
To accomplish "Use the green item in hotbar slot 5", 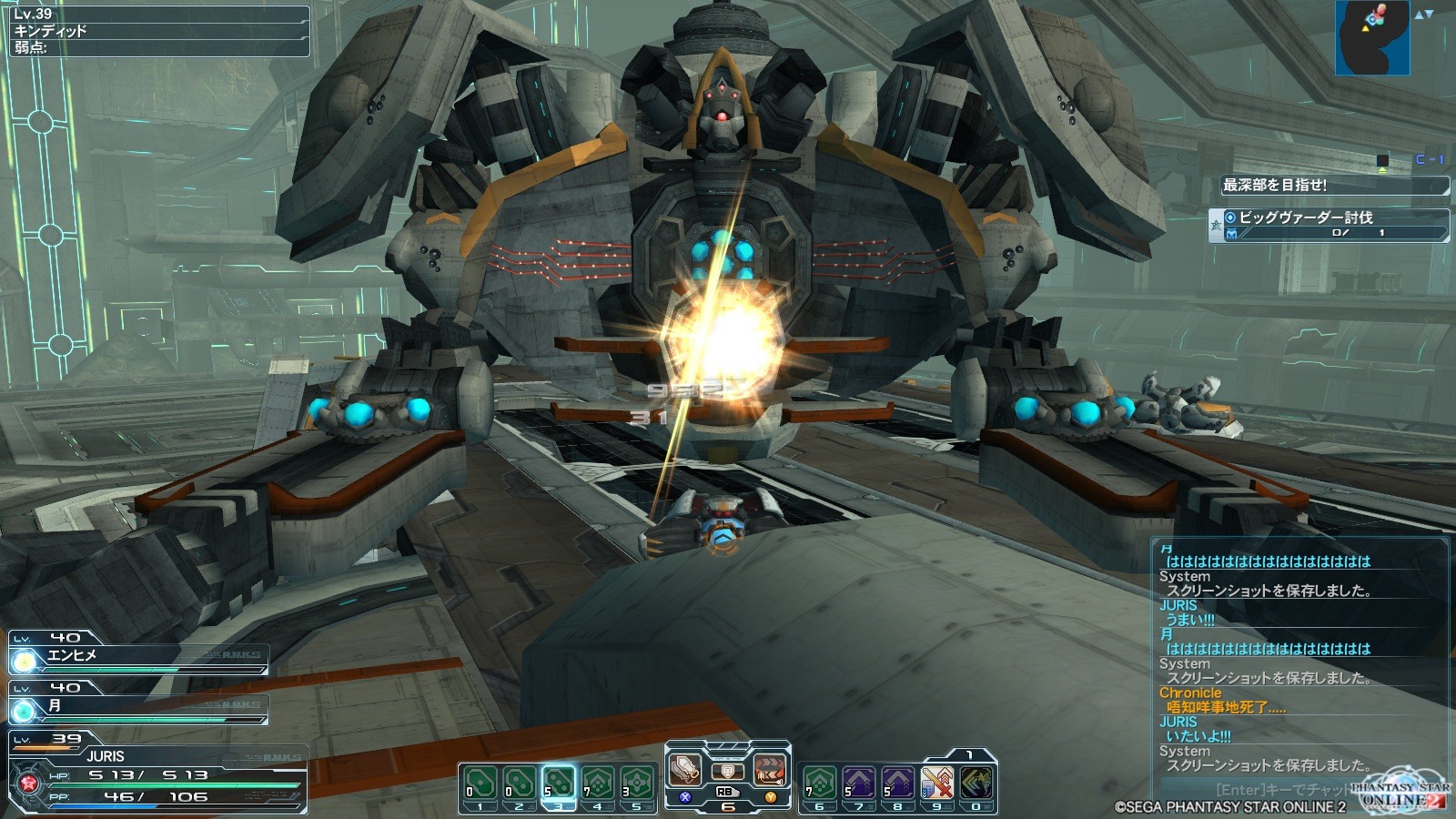I will pyautogui.click(x=637, y=783).
